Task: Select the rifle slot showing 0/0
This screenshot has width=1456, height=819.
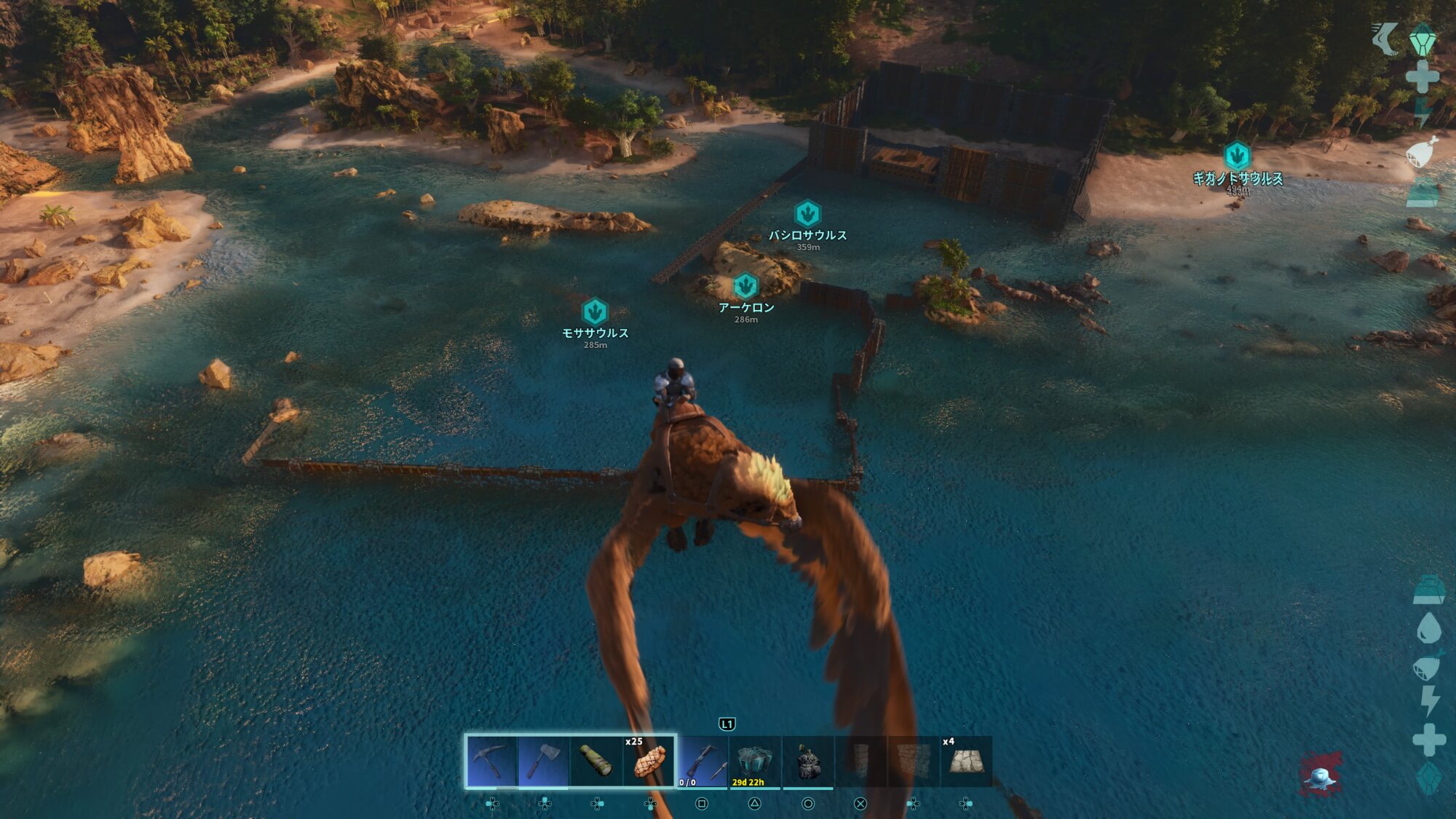Action: click(x=702, y=761)
